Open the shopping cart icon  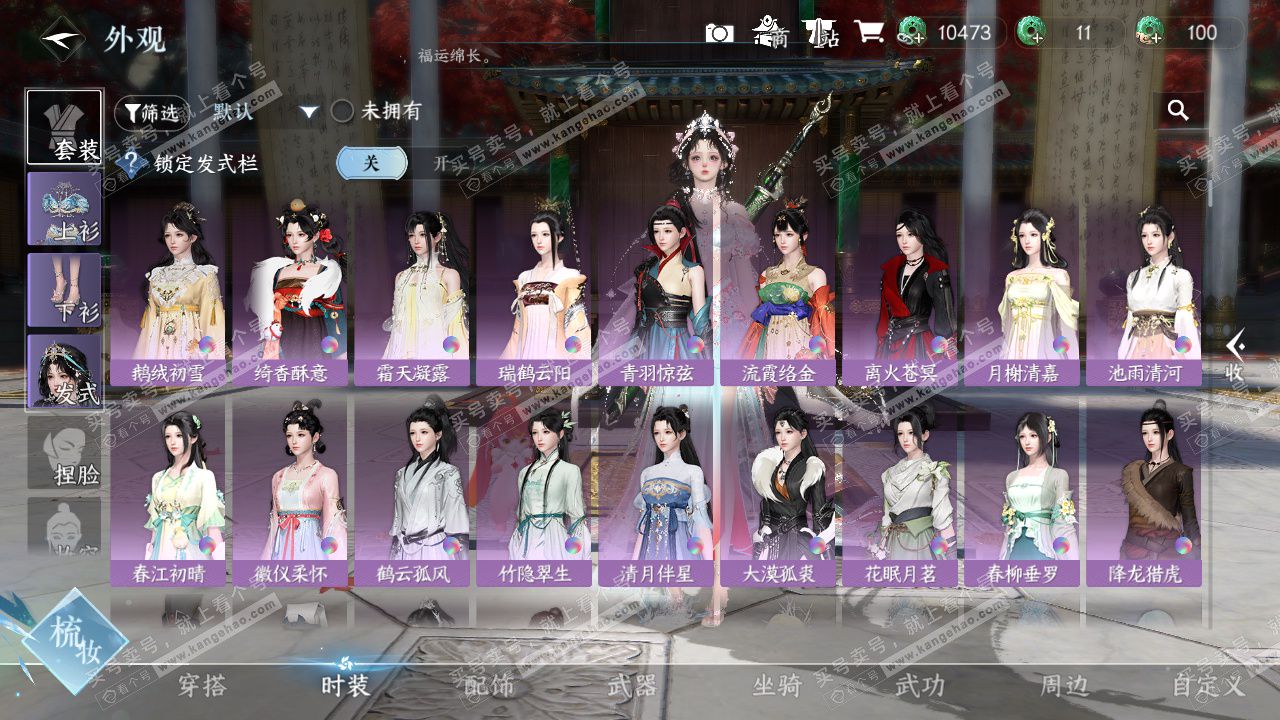(868, 33)
